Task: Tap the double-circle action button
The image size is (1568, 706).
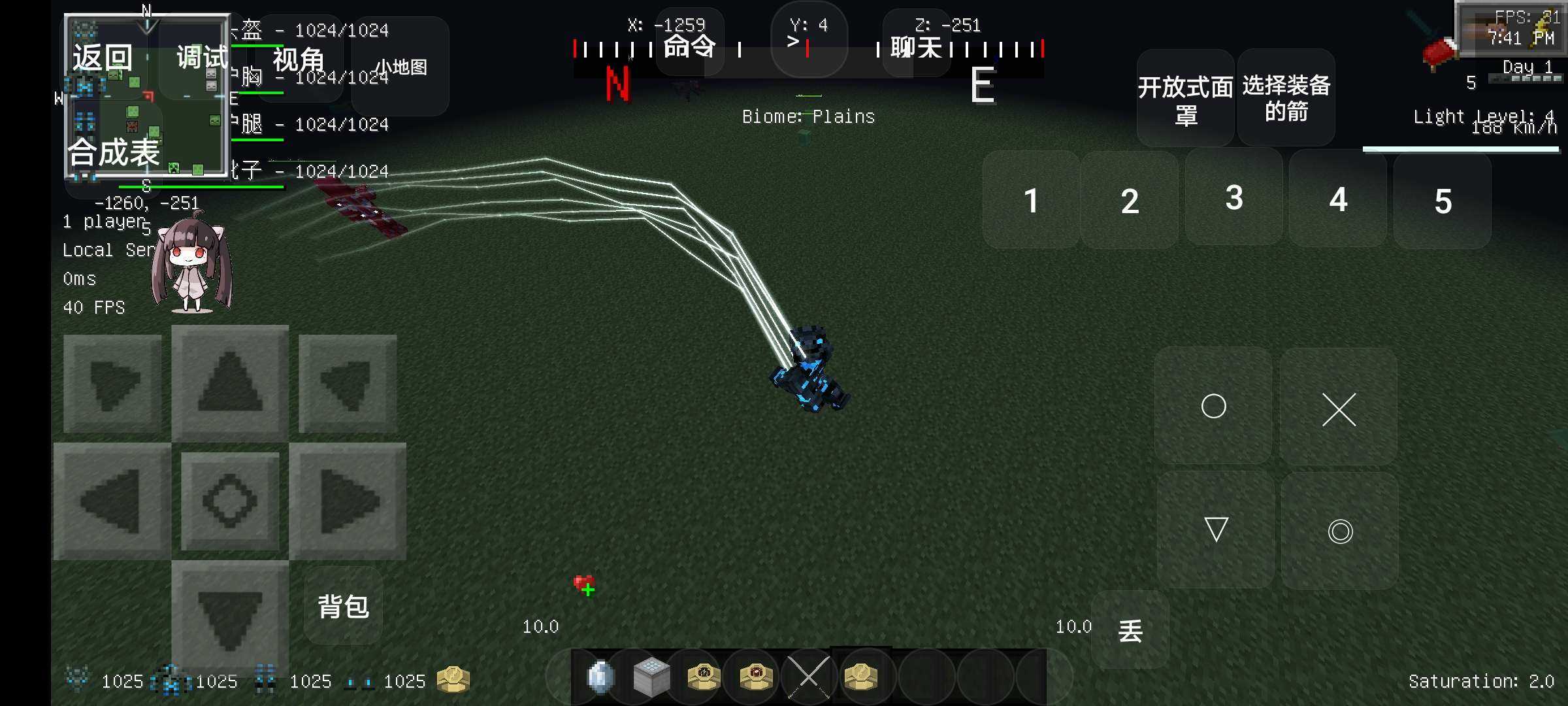Action: [x=1340, y=531]
